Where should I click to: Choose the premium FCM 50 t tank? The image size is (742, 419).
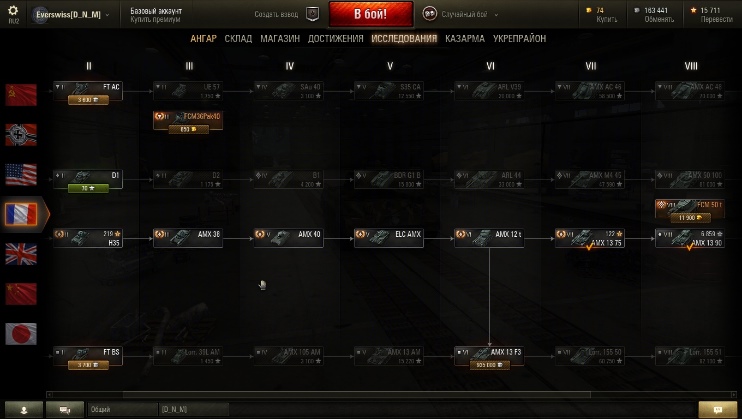click(690, 209)
